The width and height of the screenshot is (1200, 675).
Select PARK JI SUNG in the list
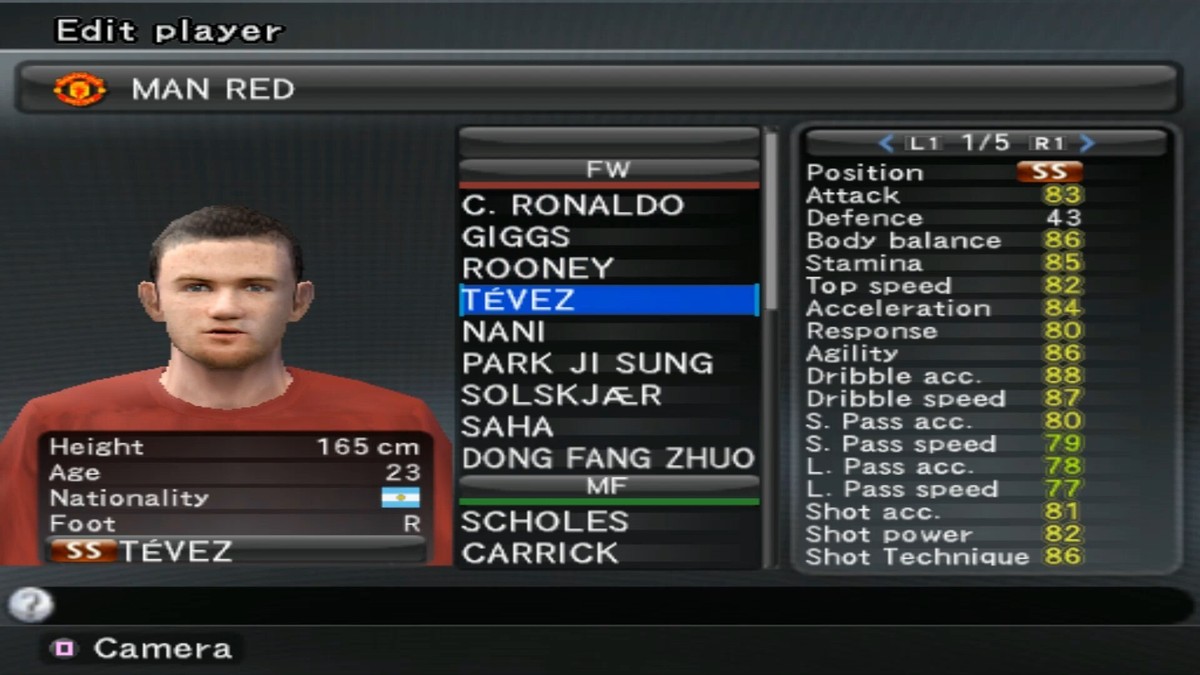pyautogui.click(x=587, y=363)
